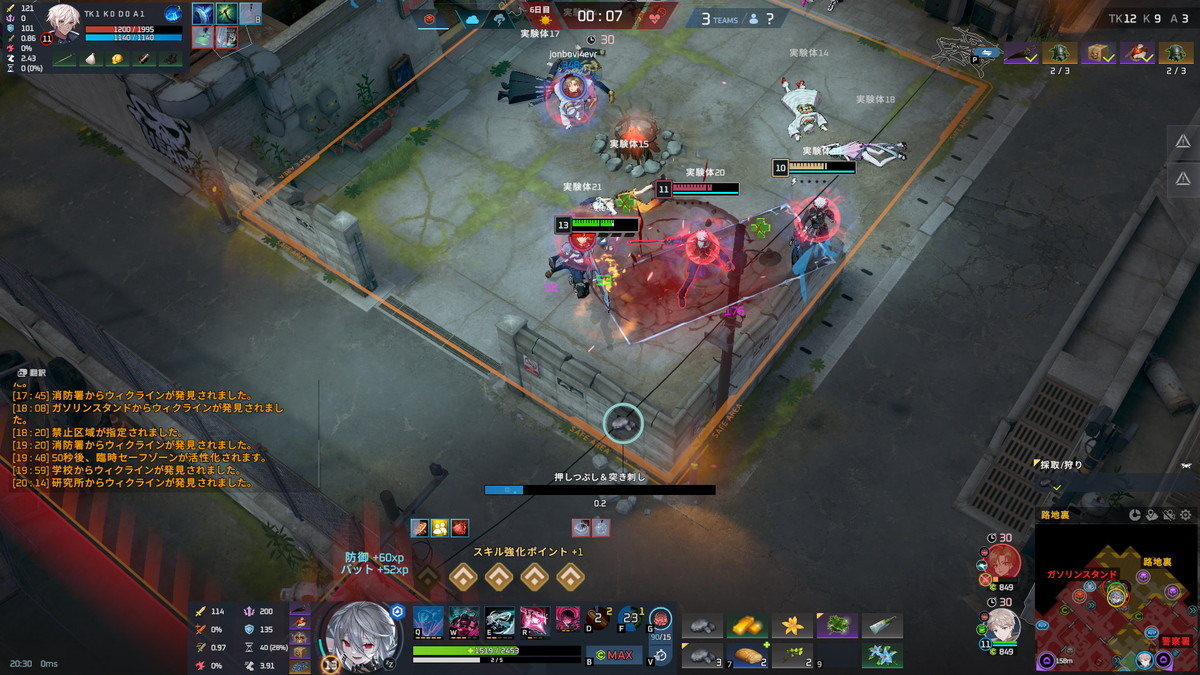Activate the Q skill icon

click(428, 619)
